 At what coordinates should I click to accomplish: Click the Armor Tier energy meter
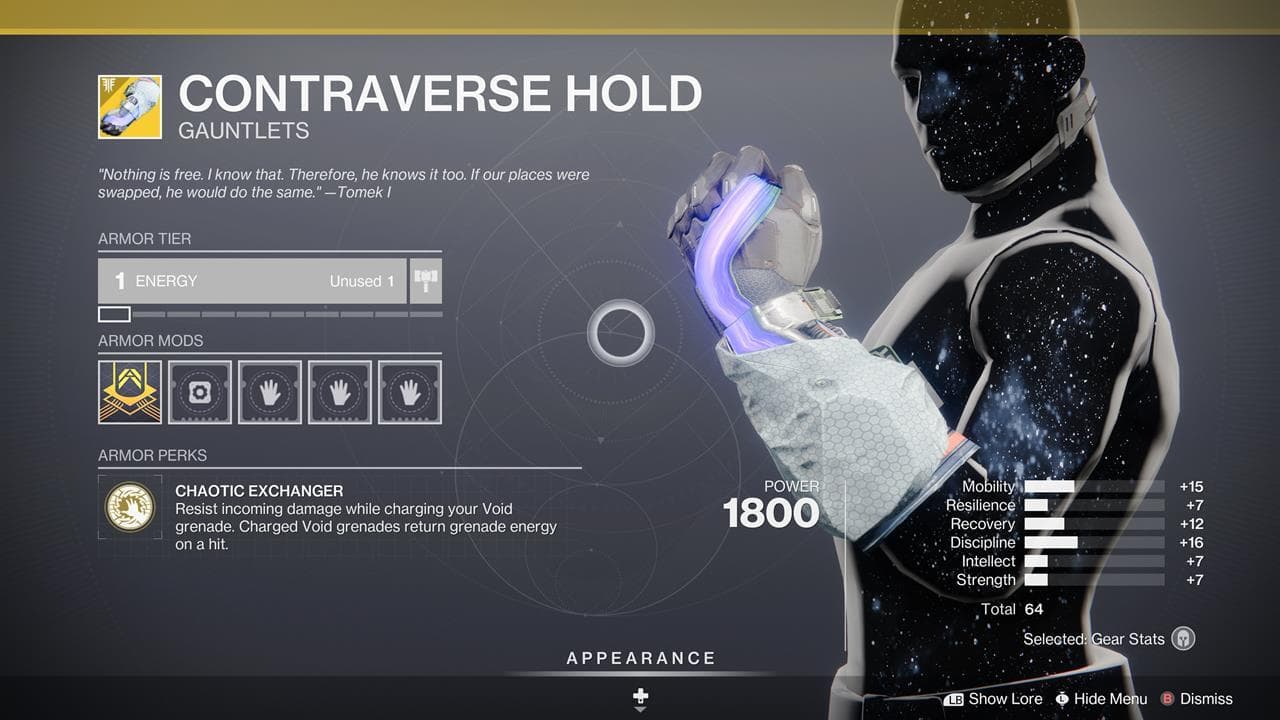[252, 281]
